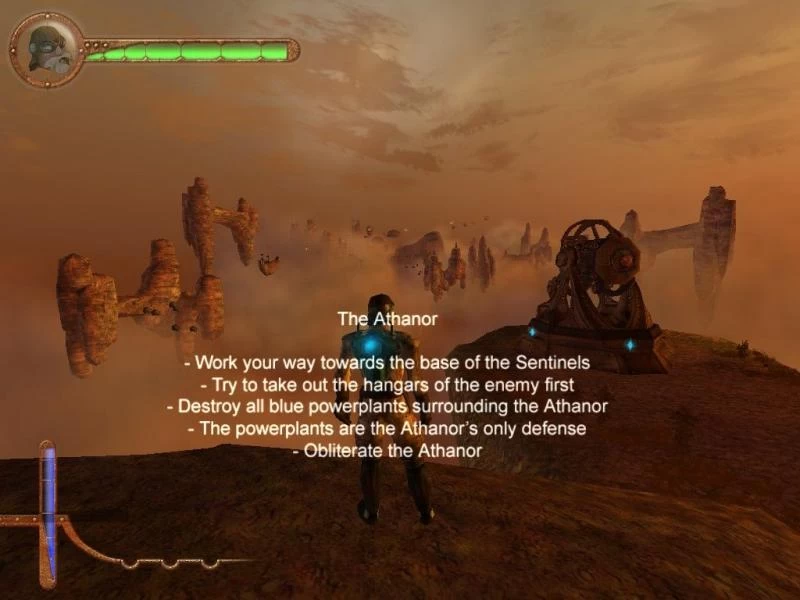
Task: Click the goggled pilot portrait icon
Action: (x=47, y=49)
